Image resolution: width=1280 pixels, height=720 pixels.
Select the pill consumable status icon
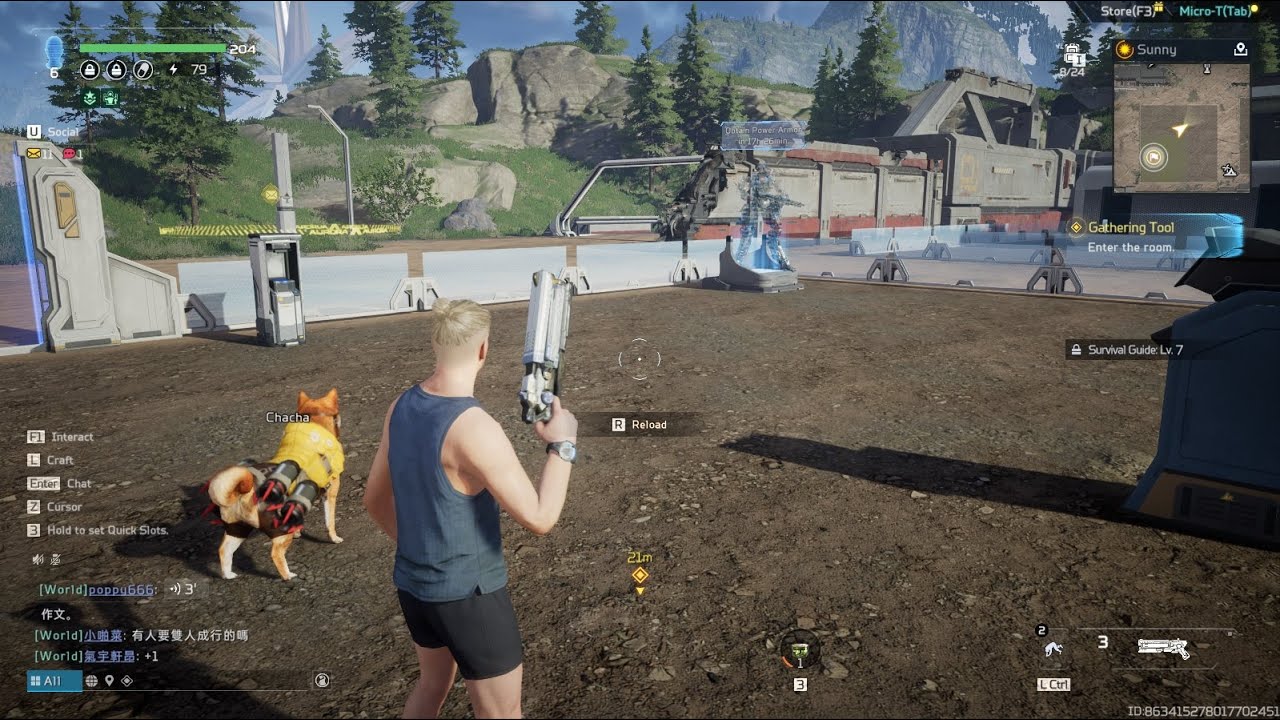coord(143,70)
